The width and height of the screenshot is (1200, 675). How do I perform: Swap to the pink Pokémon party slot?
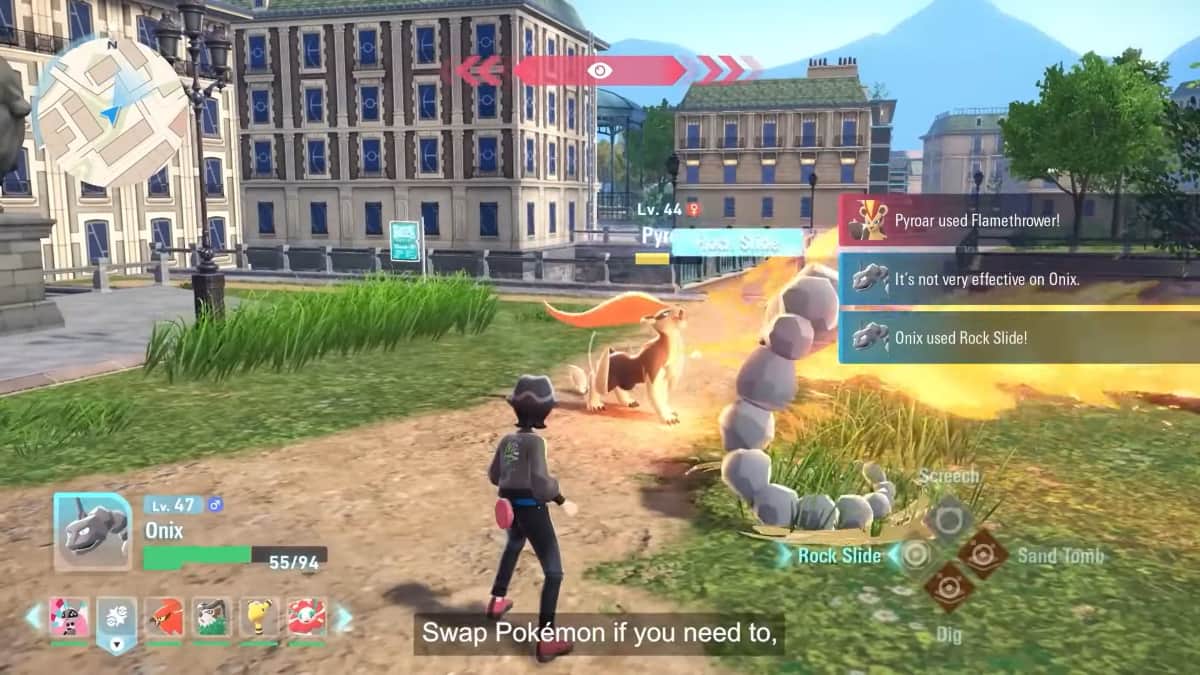[69, 617]
